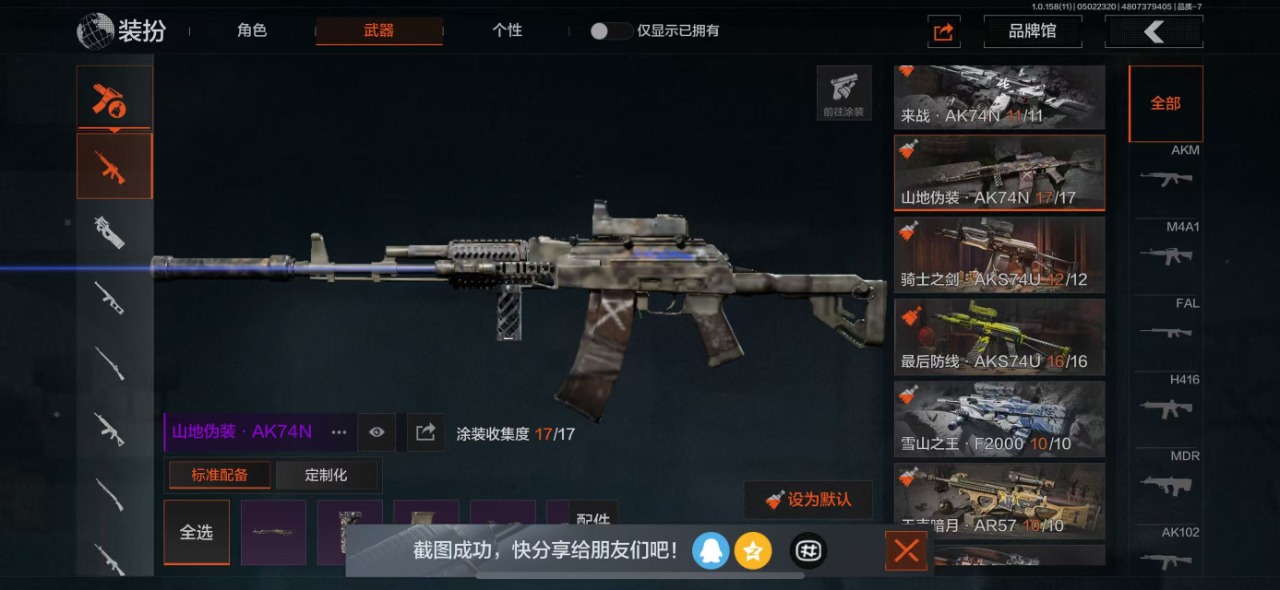Image resolution: width=1280 pixels, height=590 pixels.
Task: Open the 品牌馆 brand hall
Action: pos(1032,31)
